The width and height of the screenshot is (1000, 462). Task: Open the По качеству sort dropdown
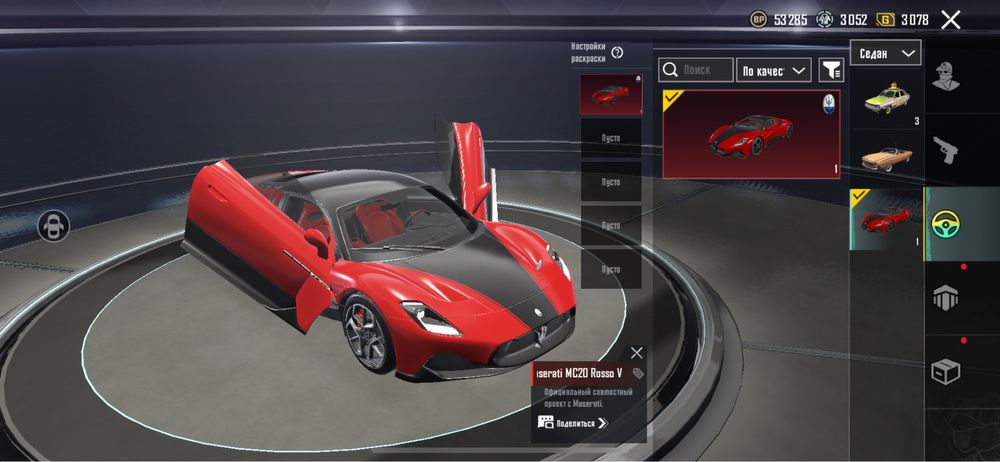773,70
